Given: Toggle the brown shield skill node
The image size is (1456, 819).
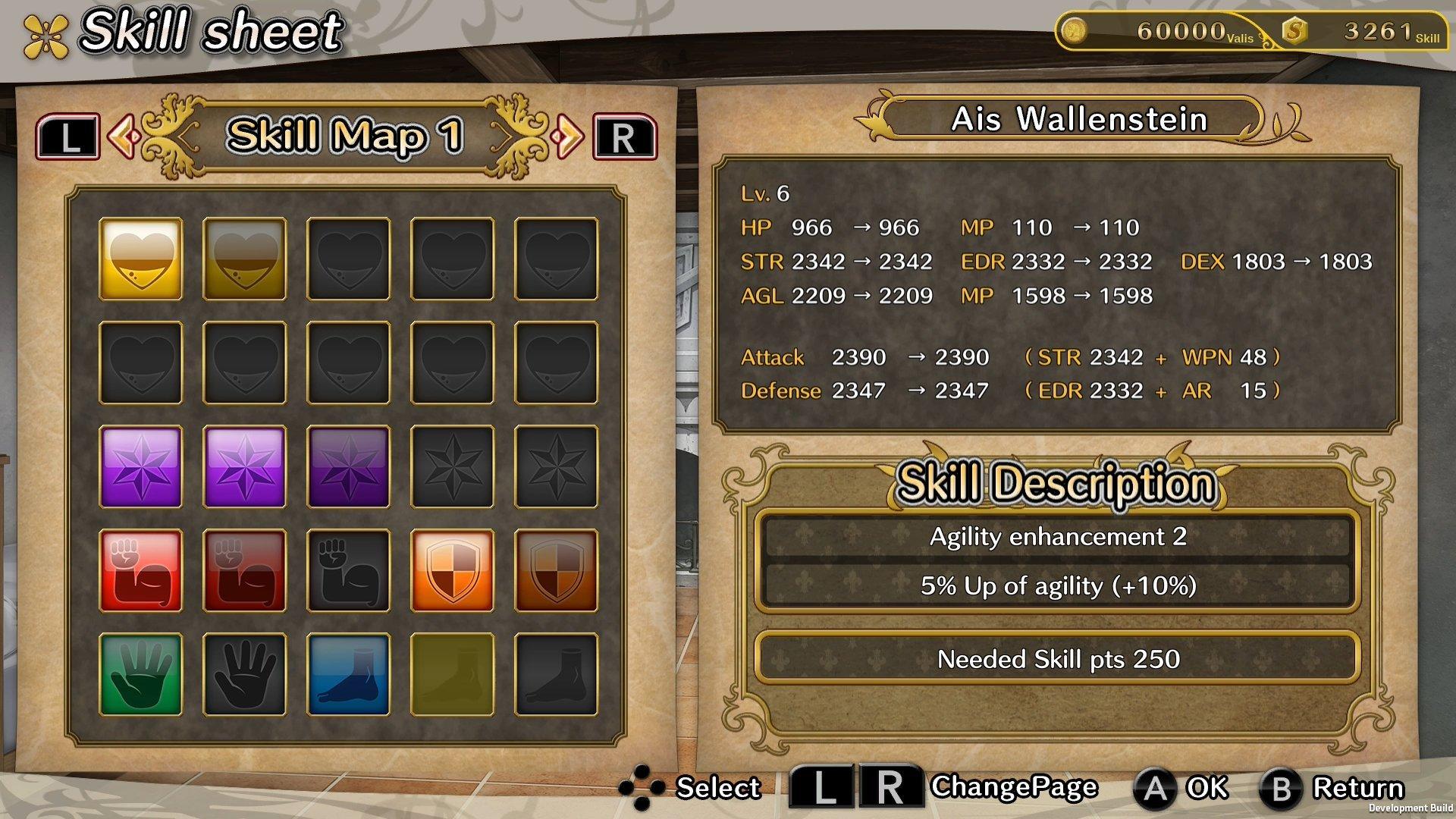Looking at the screenshot, I should coord(555,569).
